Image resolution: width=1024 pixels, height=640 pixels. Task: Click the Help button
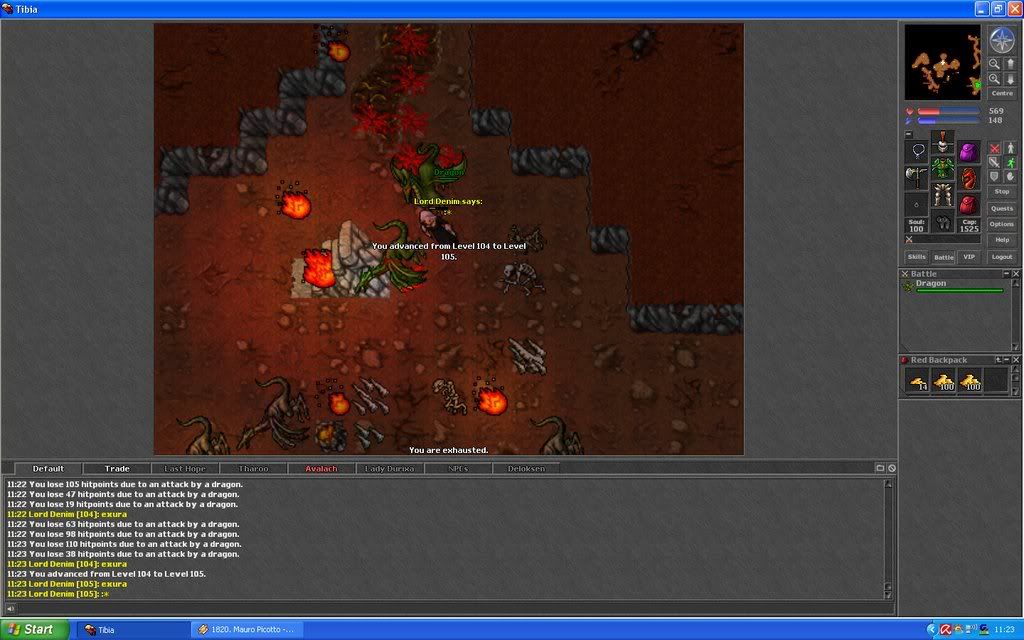coord(1001,240)
